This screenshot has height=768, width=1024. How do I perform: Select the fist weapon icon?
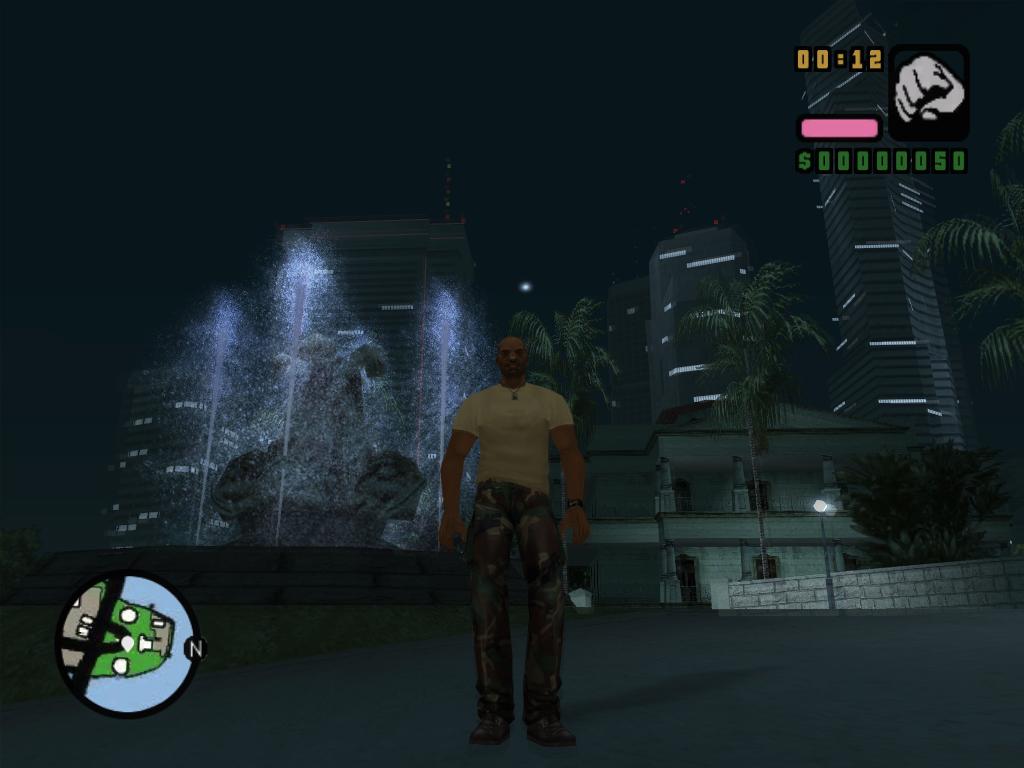[x=928, y=92]
